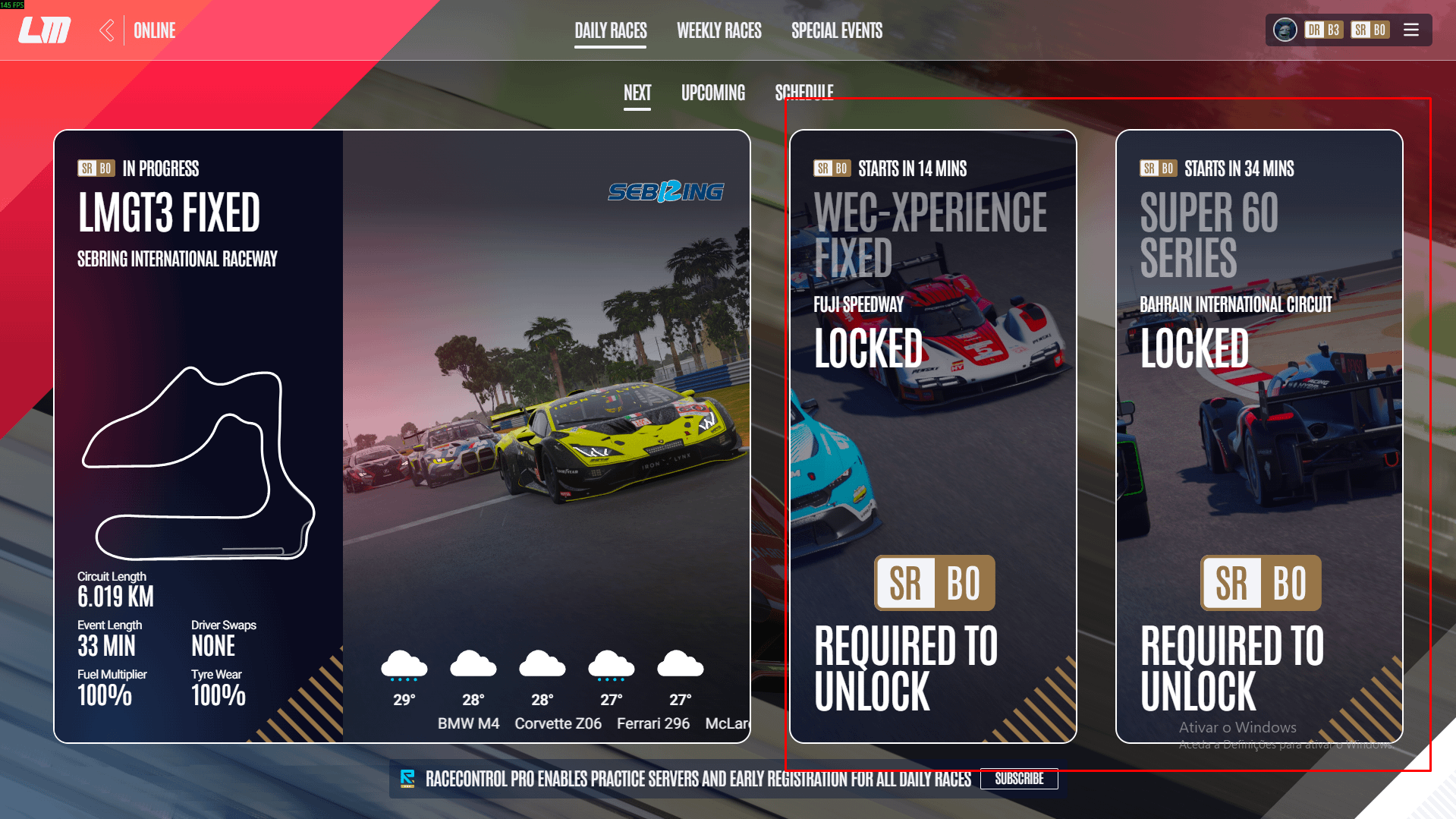
Task: Click the SUBSCRIBE button at the bottom
Action: tap(1020, 779)
